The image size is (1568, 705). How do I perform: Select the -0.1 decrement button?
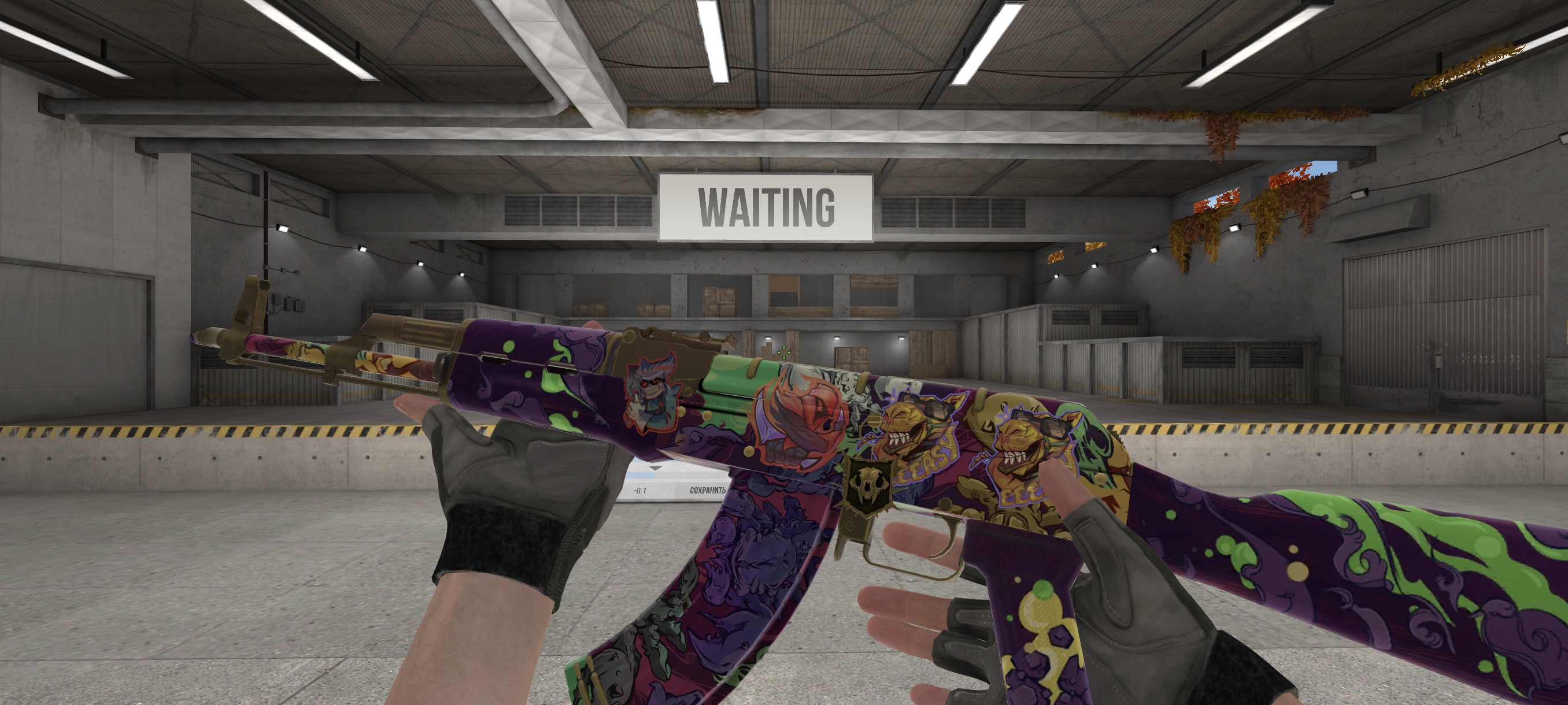click(639, 490)
